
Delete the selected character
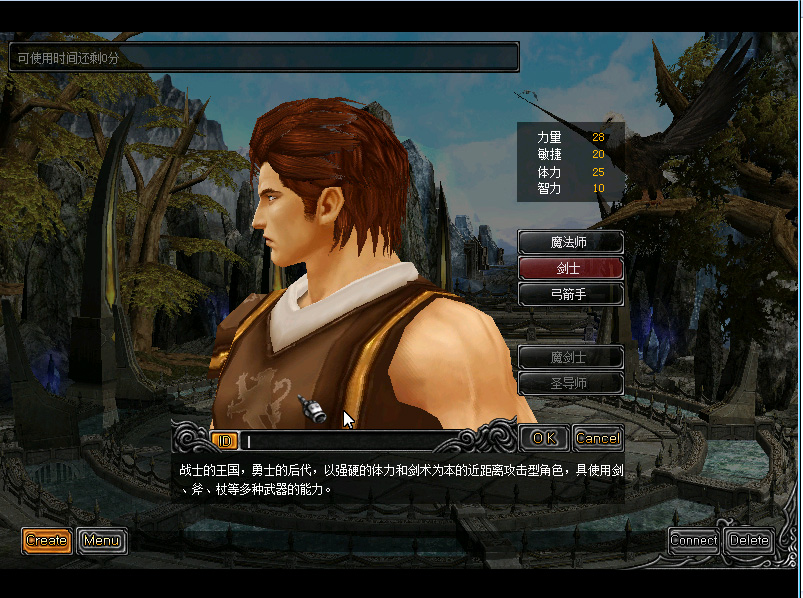(x=749, y=541)
